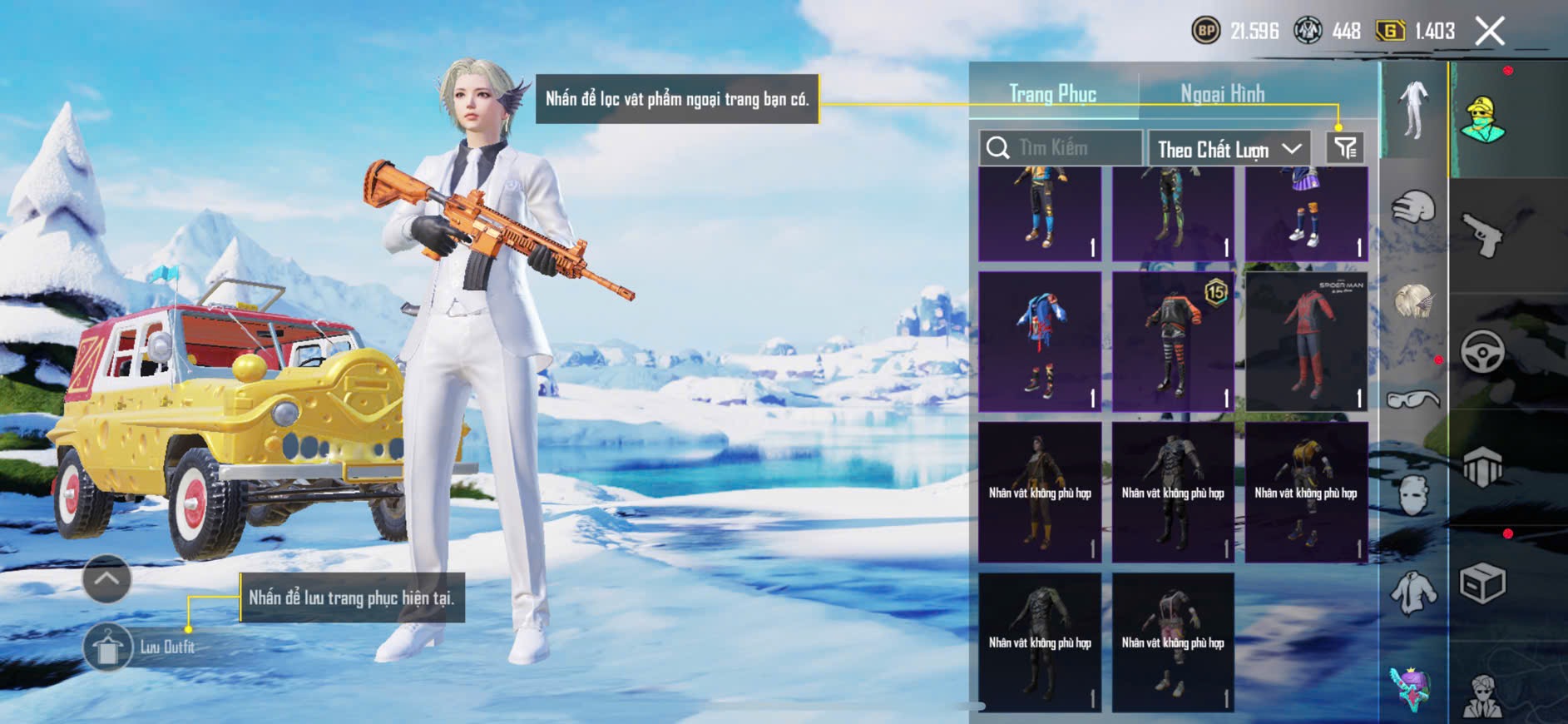The height and width of the screenshot is (724, 1568).
Task: Save outfit with Lưu Outfit button
Action: (108, 647)
